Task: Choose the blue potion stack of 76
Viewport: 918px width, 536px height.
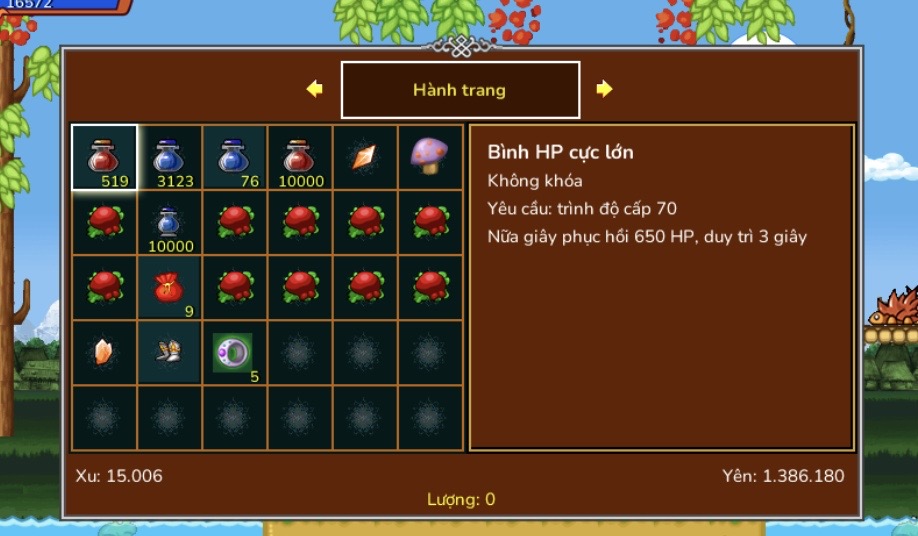Action: tap(234, 157)
